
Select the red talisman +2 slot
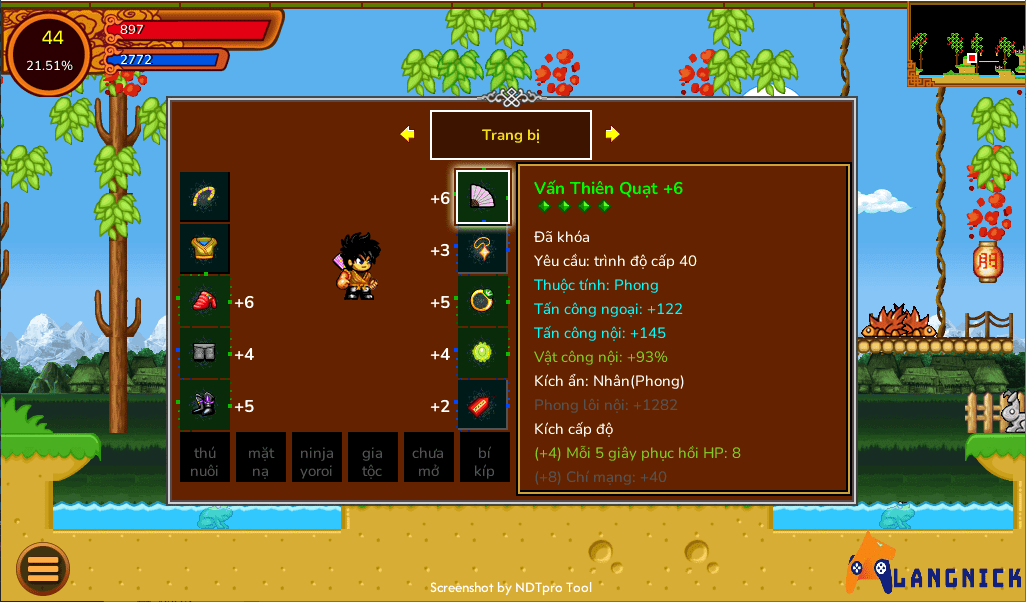(483, 406)
